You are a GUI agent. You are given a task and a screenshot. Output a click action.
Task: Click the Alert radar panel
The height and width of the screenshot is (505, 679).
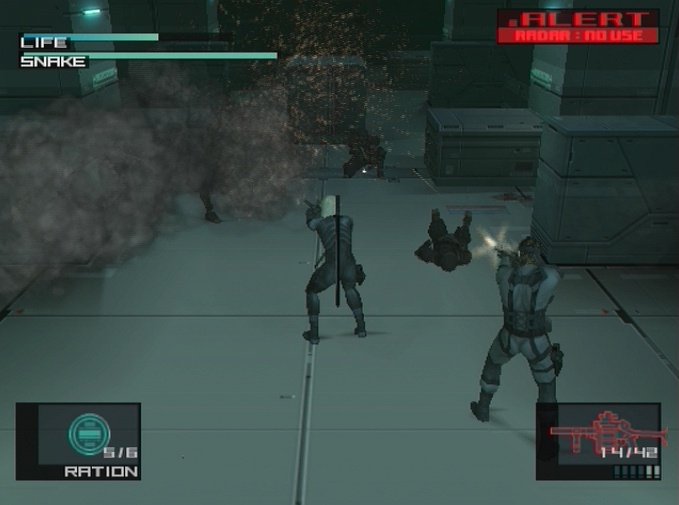pos(578,27)
